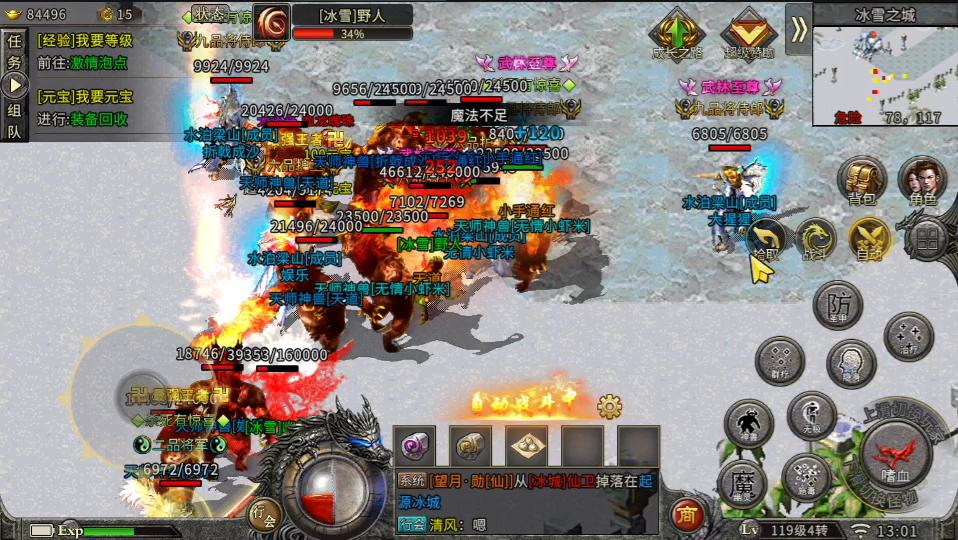This screenshot has height=540, width=958.
Task: Cast the 治疗 healing skill
Action: pos(908,337)
